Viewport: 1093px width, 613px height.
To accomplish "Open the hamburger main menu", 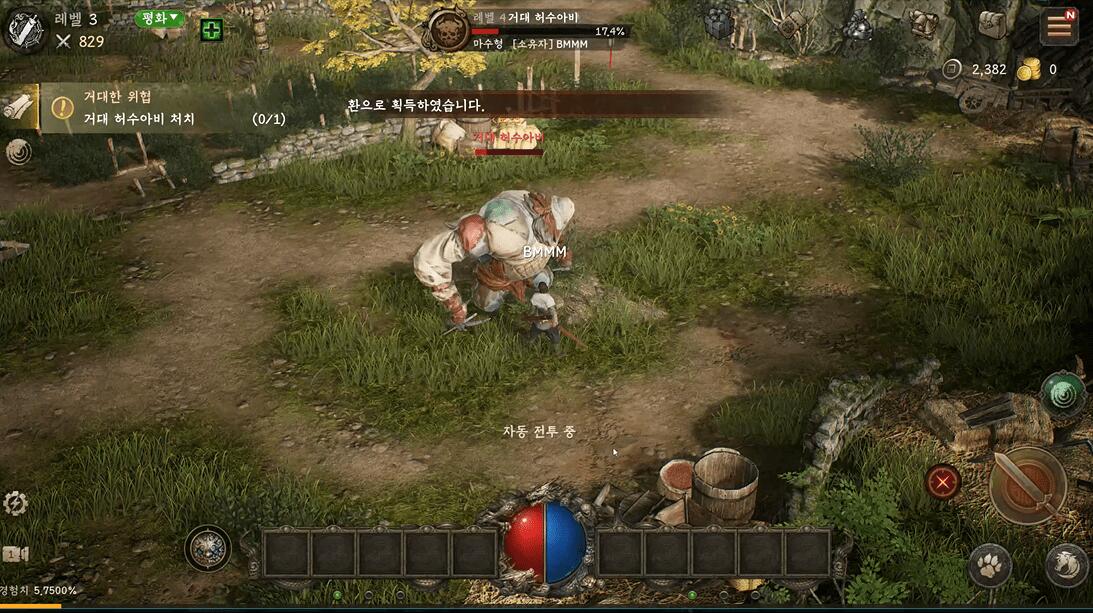I will coord(1058,27).
